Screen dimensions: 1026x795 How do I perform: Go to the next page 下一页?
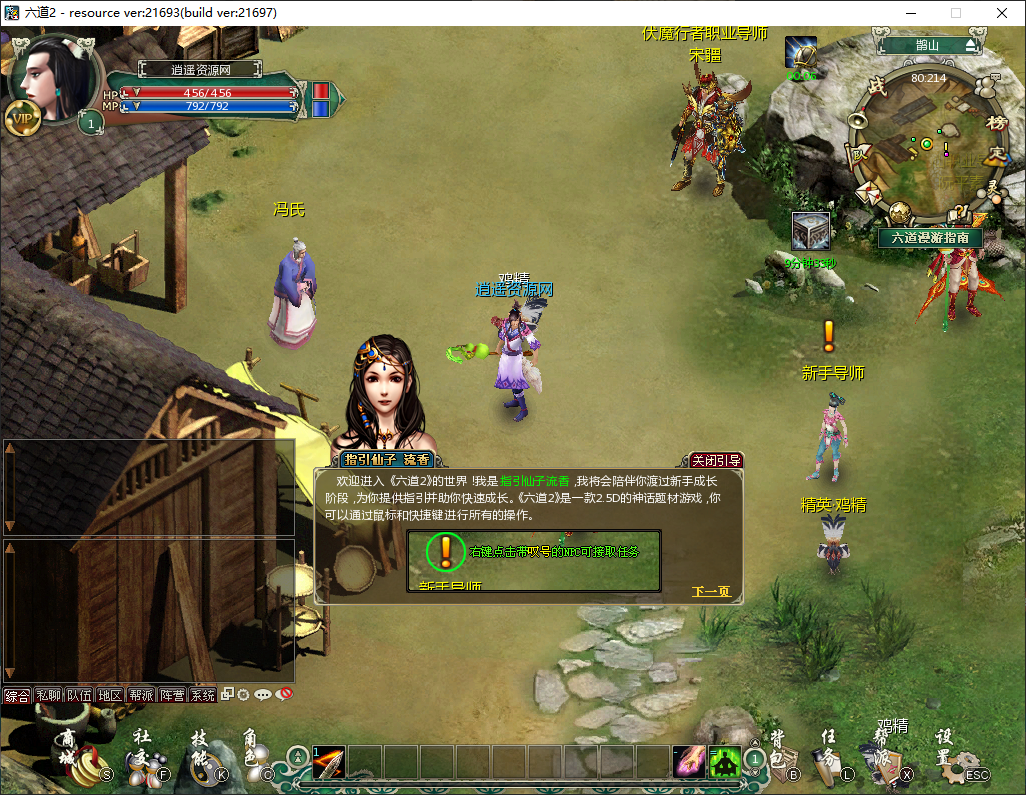[711, 592]
